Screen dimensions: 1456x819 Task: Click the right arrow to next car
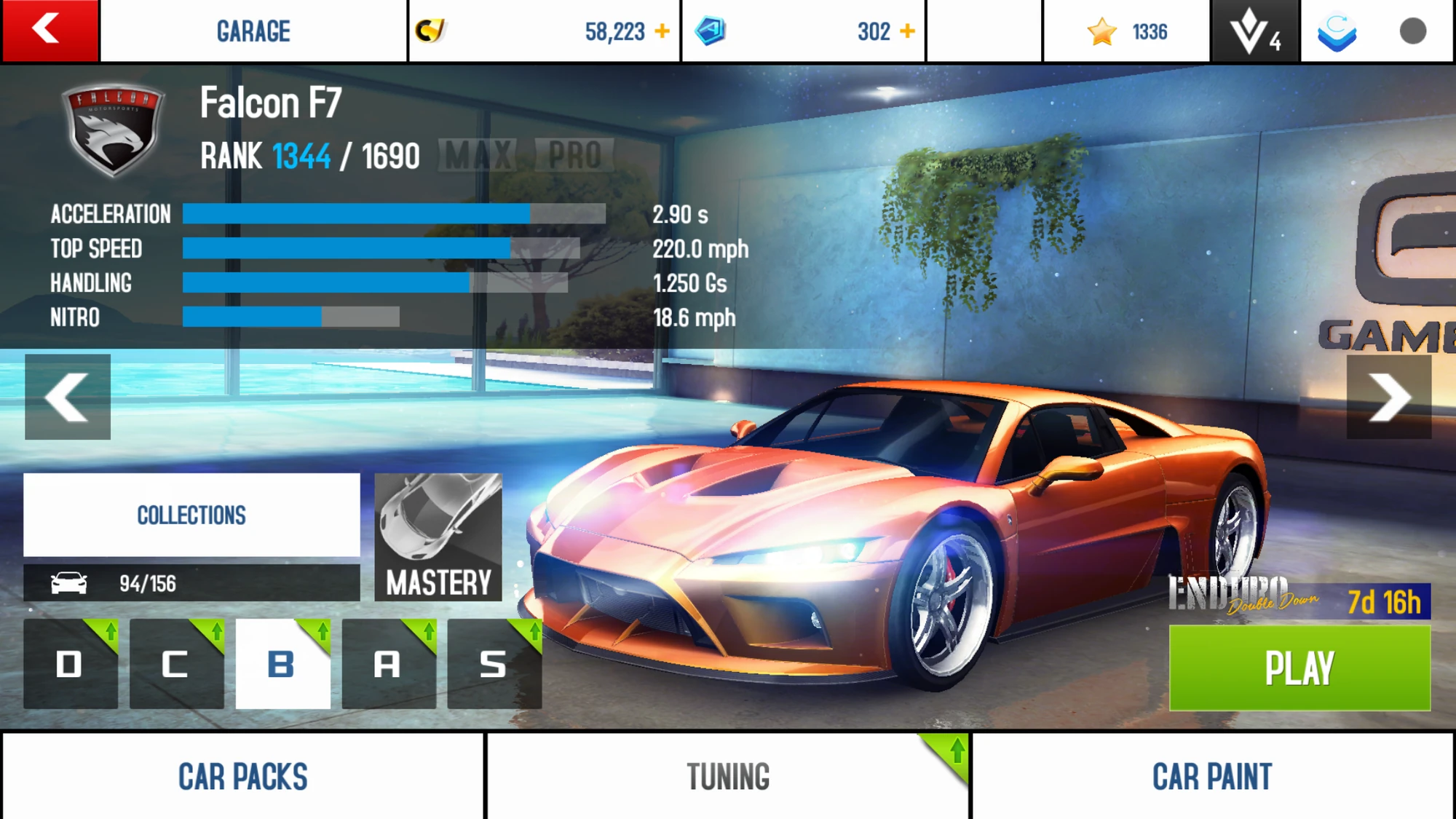[1389, 397]
